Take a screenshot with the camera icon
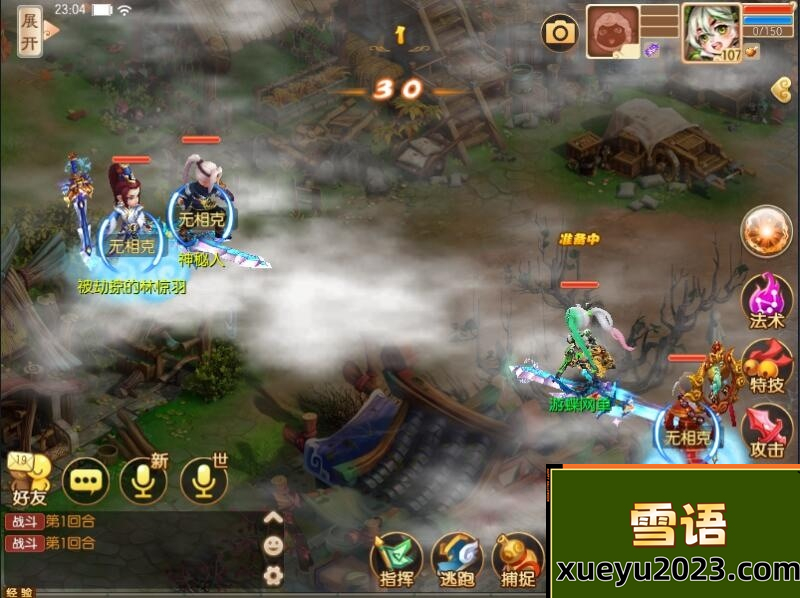The width and height of the screenshot is (800, 598). coord(560,33)
